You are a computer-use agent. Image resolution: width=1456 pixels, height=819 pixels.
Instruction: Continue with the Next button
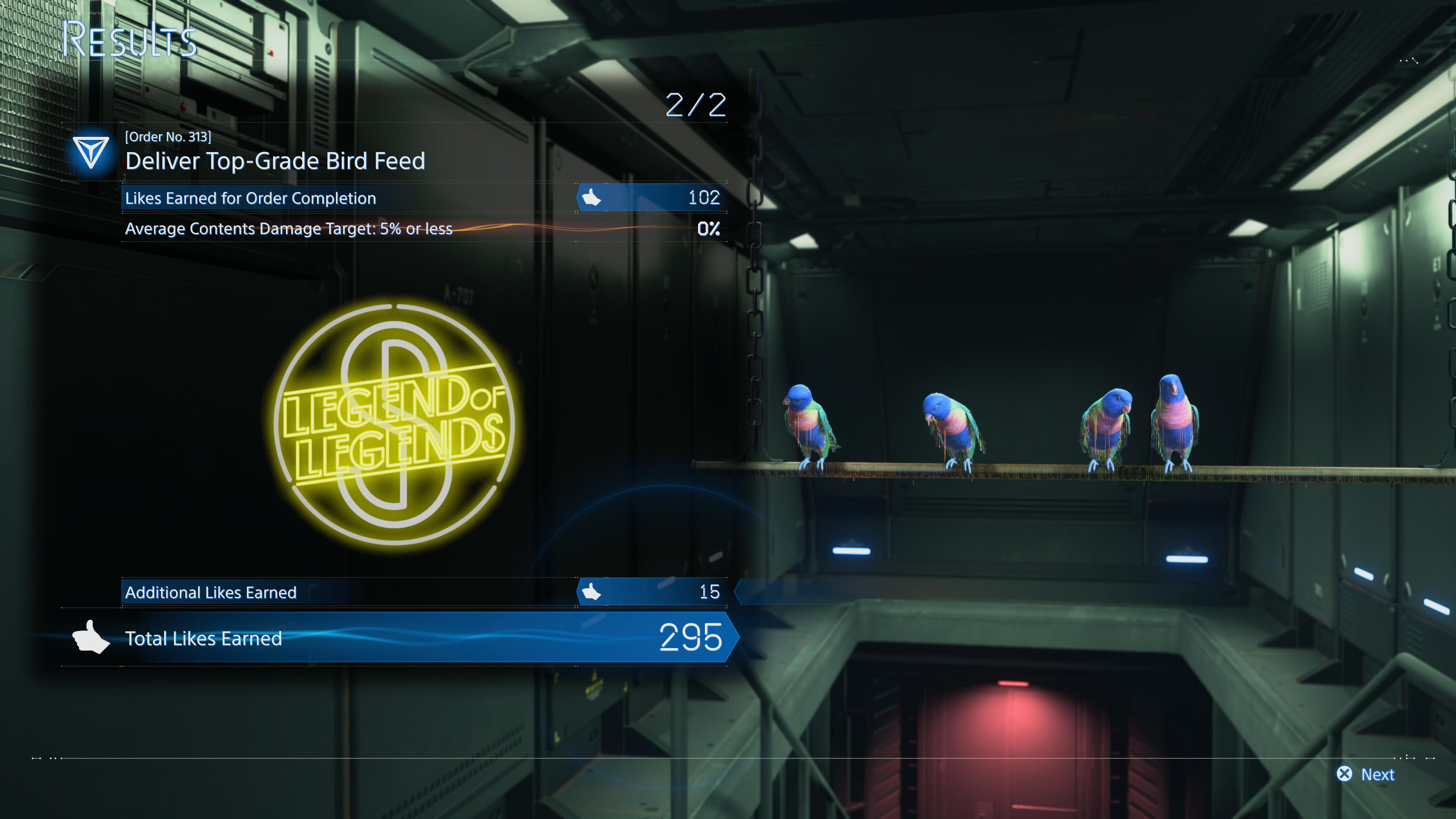[x=1365, y=774]
